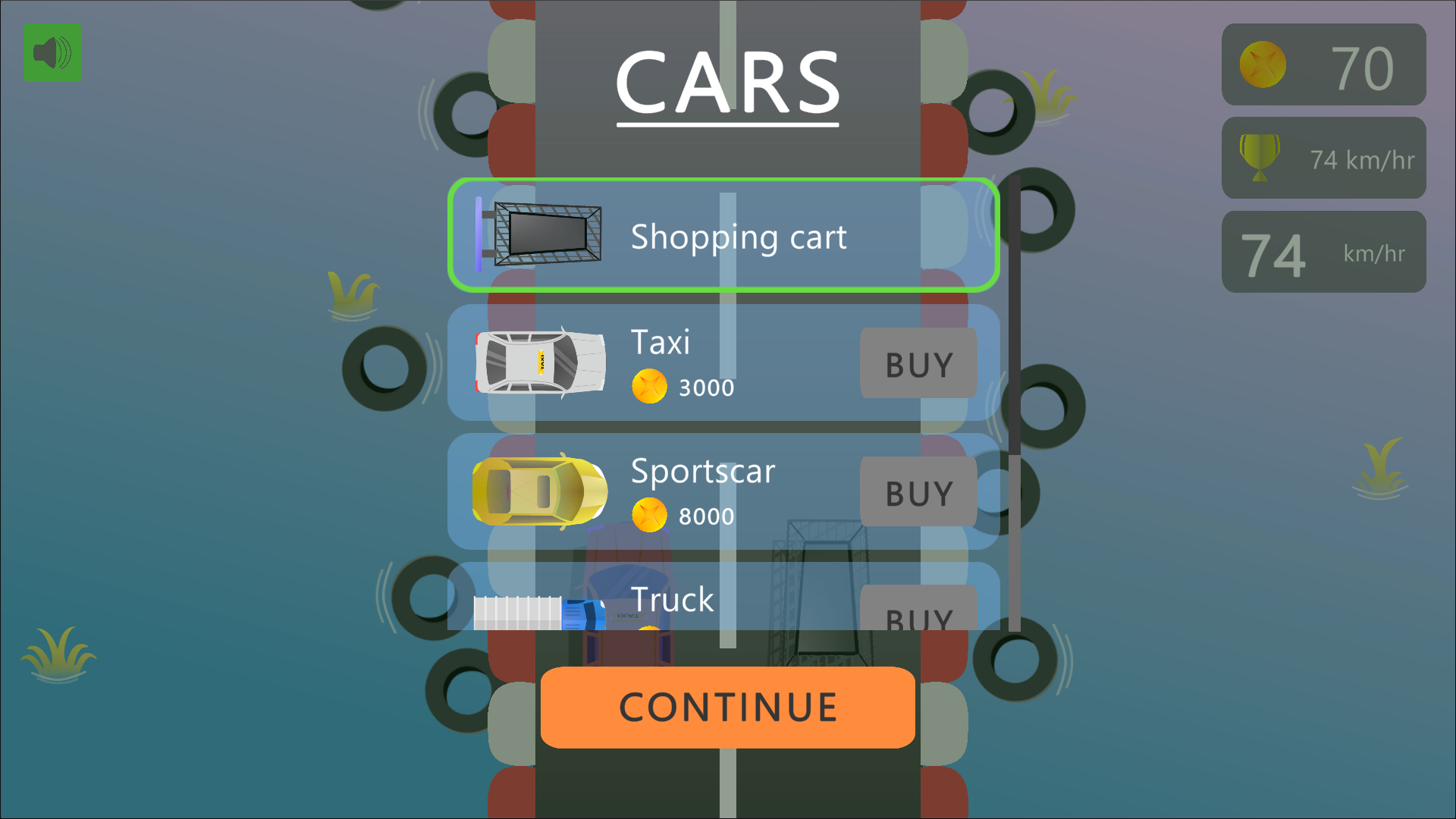Click the coin icon next to 8000
Image resolution: width=1456 pixels, height=819 pixels.
649,514
